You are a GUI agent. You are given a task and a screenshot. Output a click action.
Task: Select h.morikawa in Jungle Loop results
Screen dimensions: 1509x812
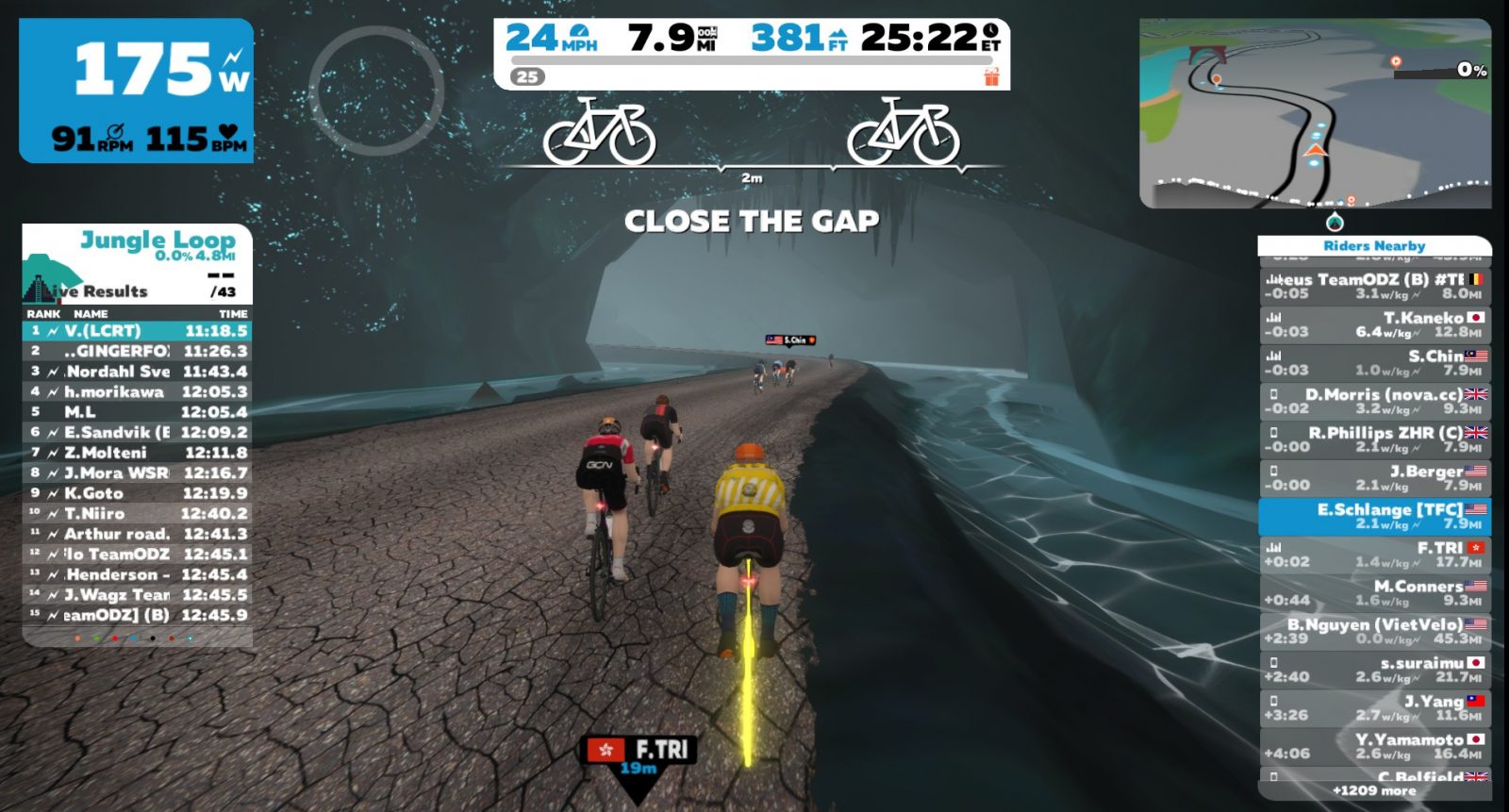coord(138,391)
